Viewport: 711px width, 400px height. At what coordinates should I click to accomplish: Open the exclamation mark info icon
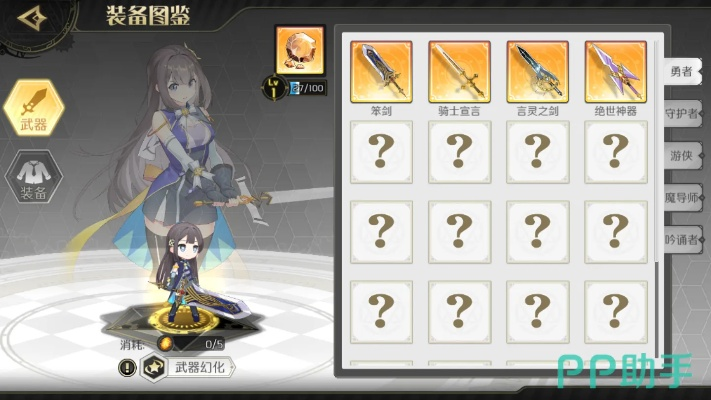click(x=127, y=368)
